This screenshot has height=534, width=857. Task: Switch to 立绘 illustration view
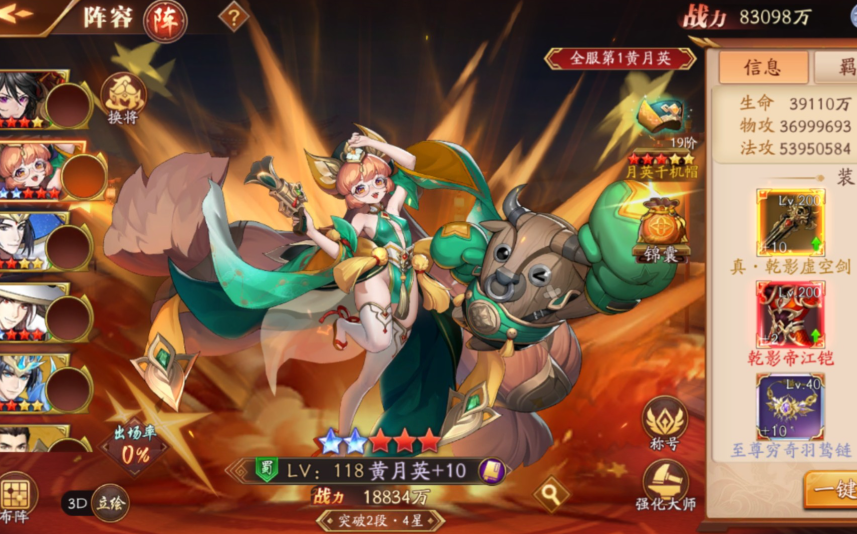[x=110, y=504]
